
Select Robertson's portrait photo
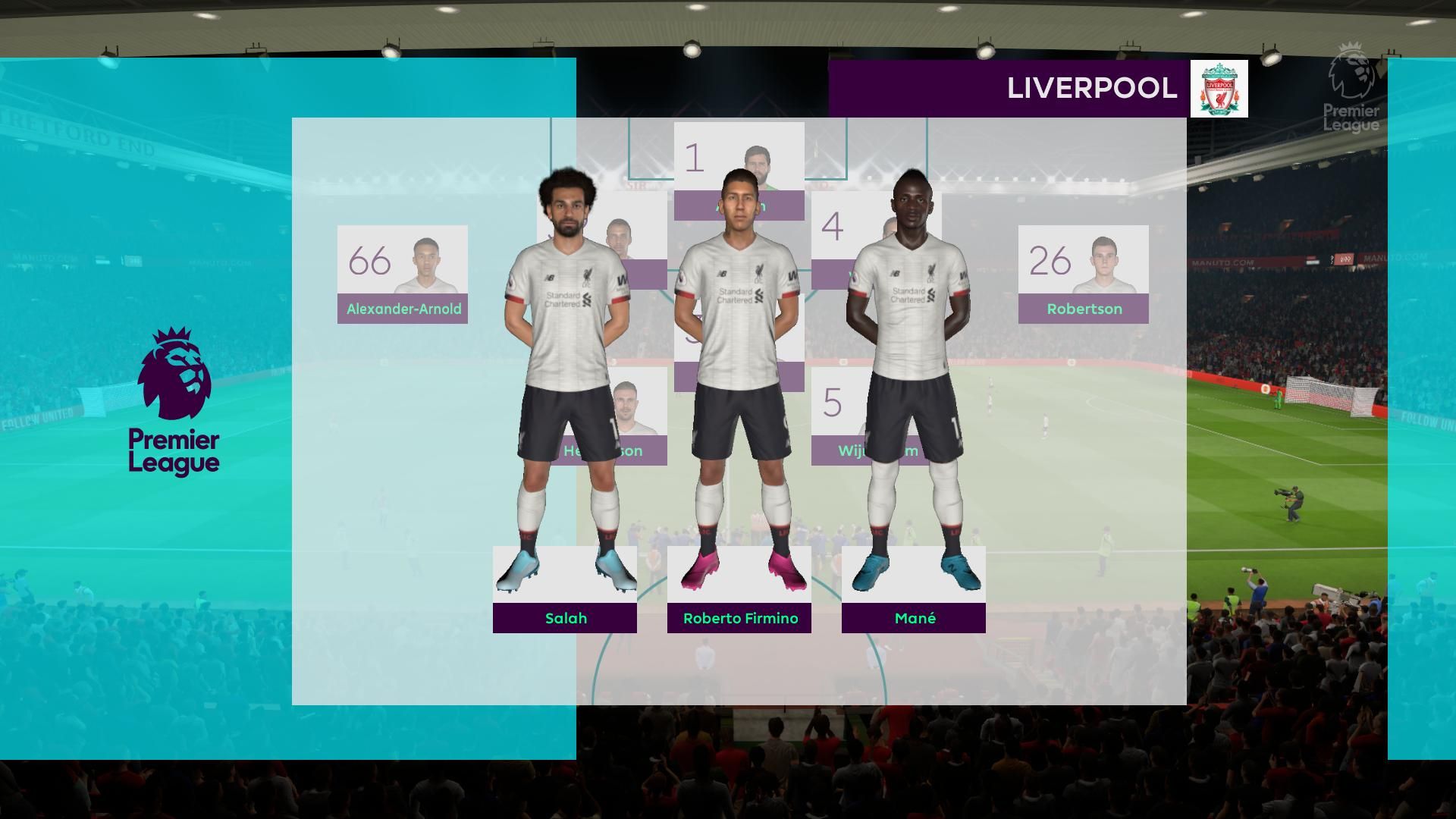[x=1103, y=262]
